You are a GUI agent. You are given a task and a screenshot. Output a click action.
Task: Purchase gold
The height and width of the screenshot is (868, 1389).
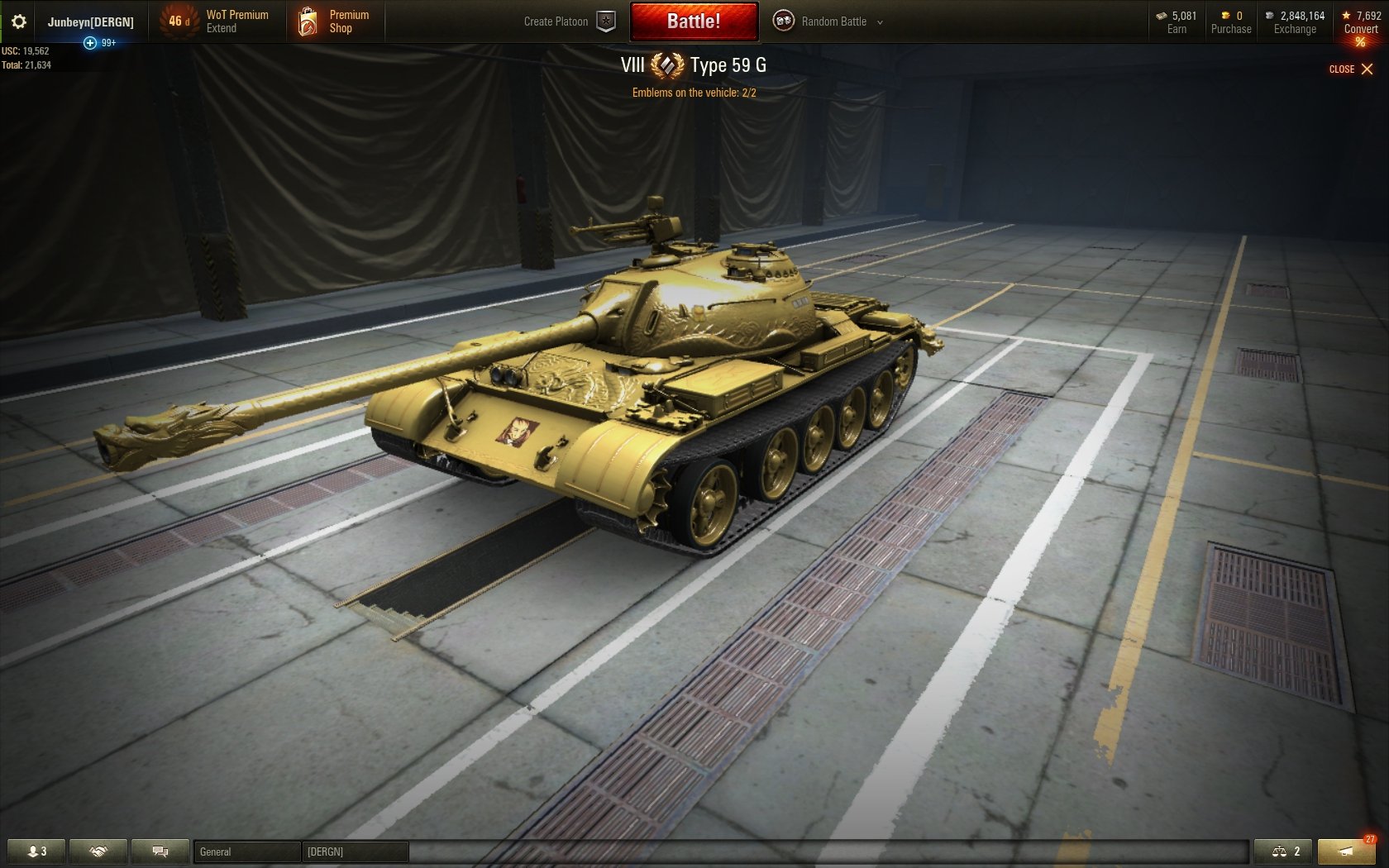coord(1230,22)
